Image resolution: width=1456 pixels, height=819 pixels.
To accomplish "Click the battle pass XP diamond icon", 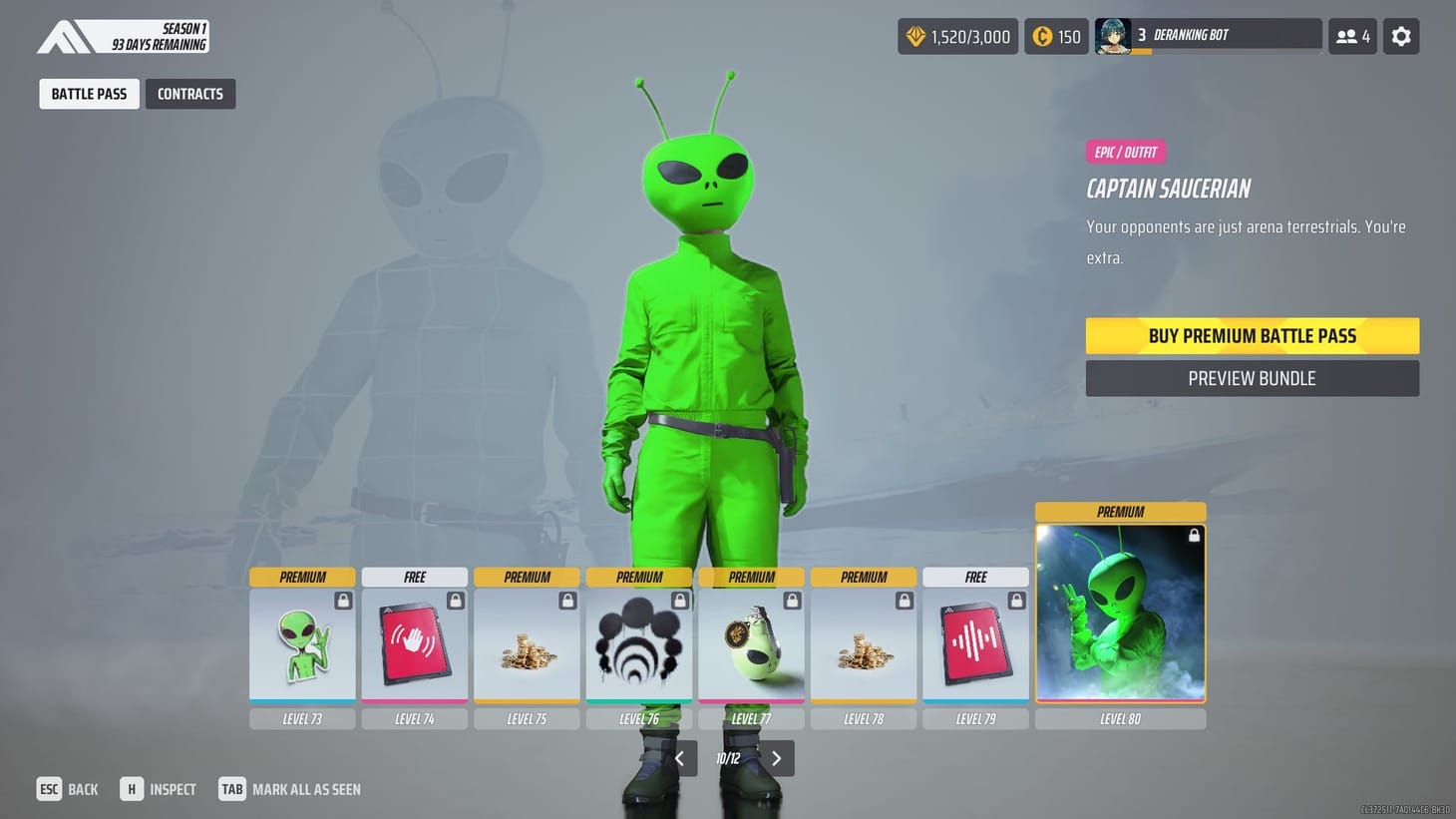I will click(916, 36).
